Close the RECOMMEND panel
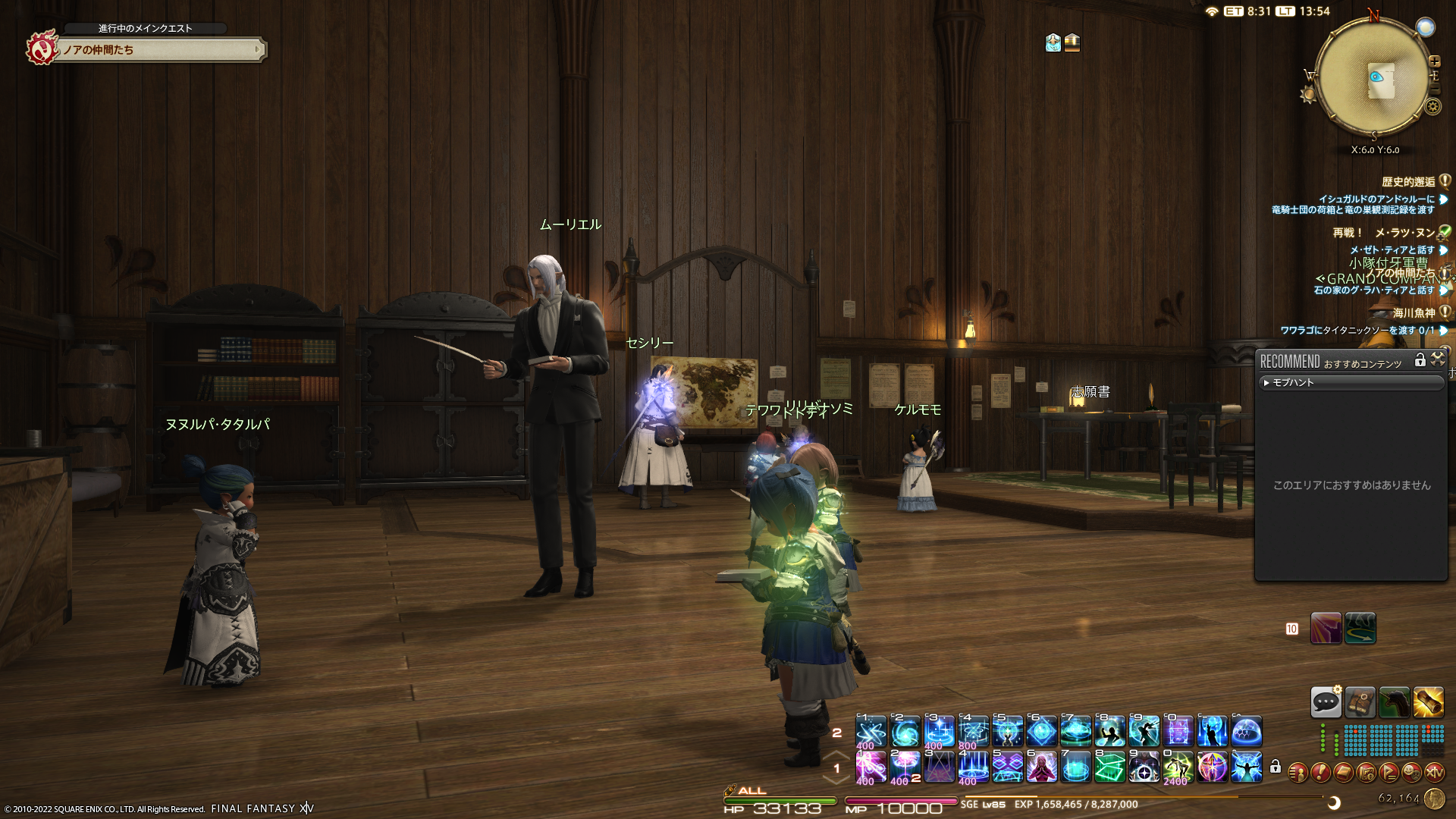Image resolution: width=1456 pixels, height=819 pixels. 1438,360
